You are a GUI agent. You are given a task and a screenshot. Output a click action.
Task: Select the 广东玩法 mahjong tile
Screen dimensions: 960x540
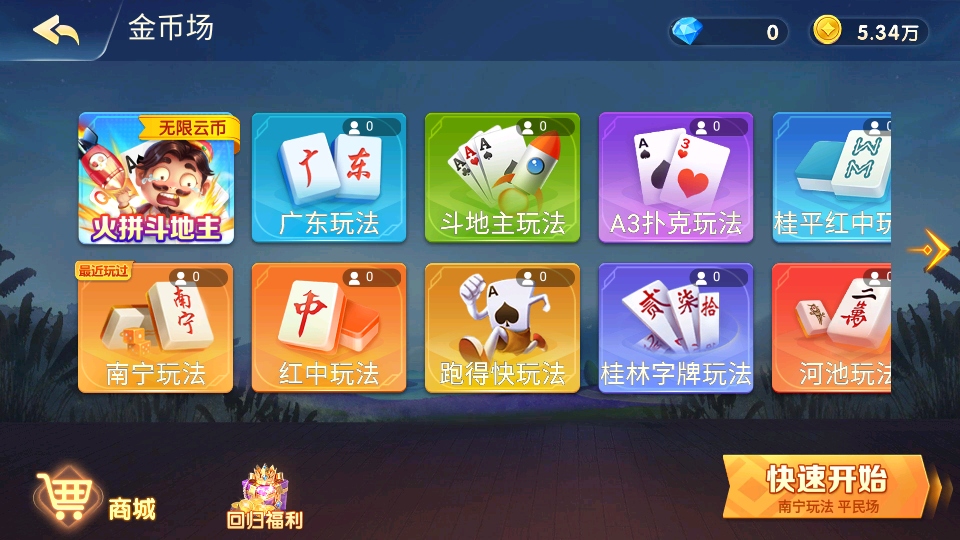[x=329, y=178]
